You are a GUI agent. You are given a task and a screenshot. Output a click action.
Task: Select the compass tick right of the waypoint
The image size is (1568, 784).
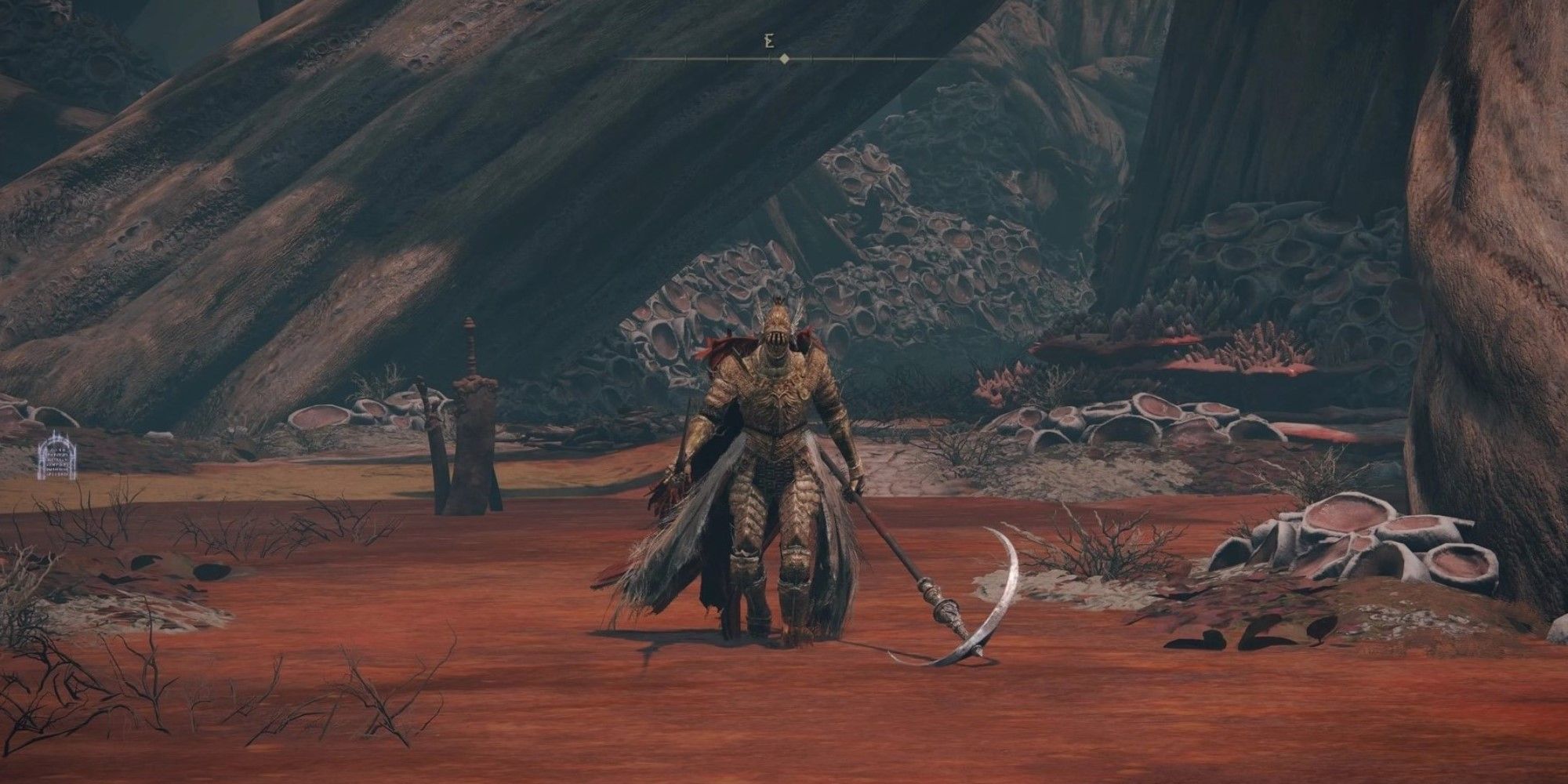coord(811,58)
